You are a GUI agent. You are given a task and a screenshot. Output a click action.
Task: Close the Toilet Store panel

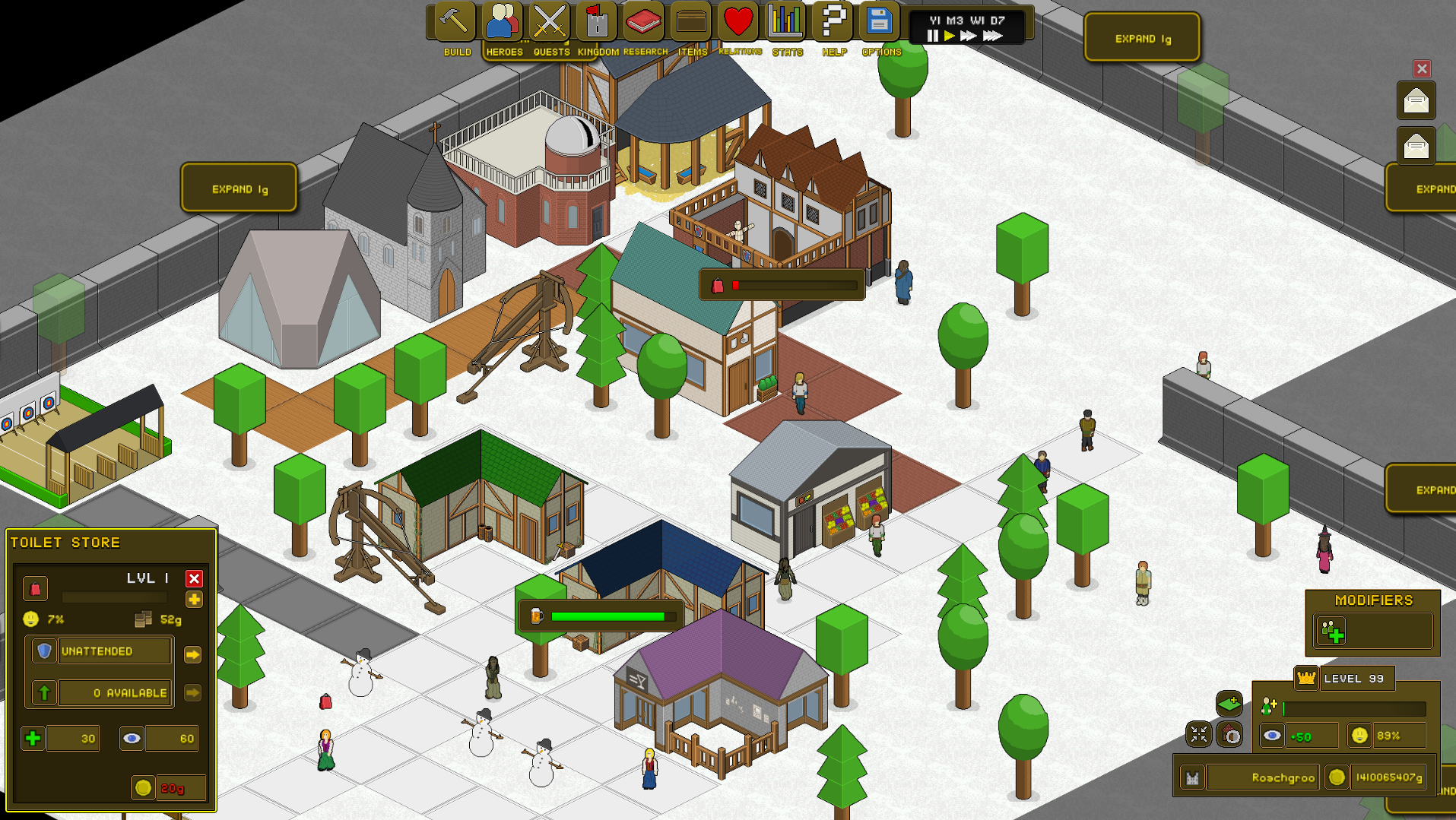pyautogui.click(x=194, y=579)
